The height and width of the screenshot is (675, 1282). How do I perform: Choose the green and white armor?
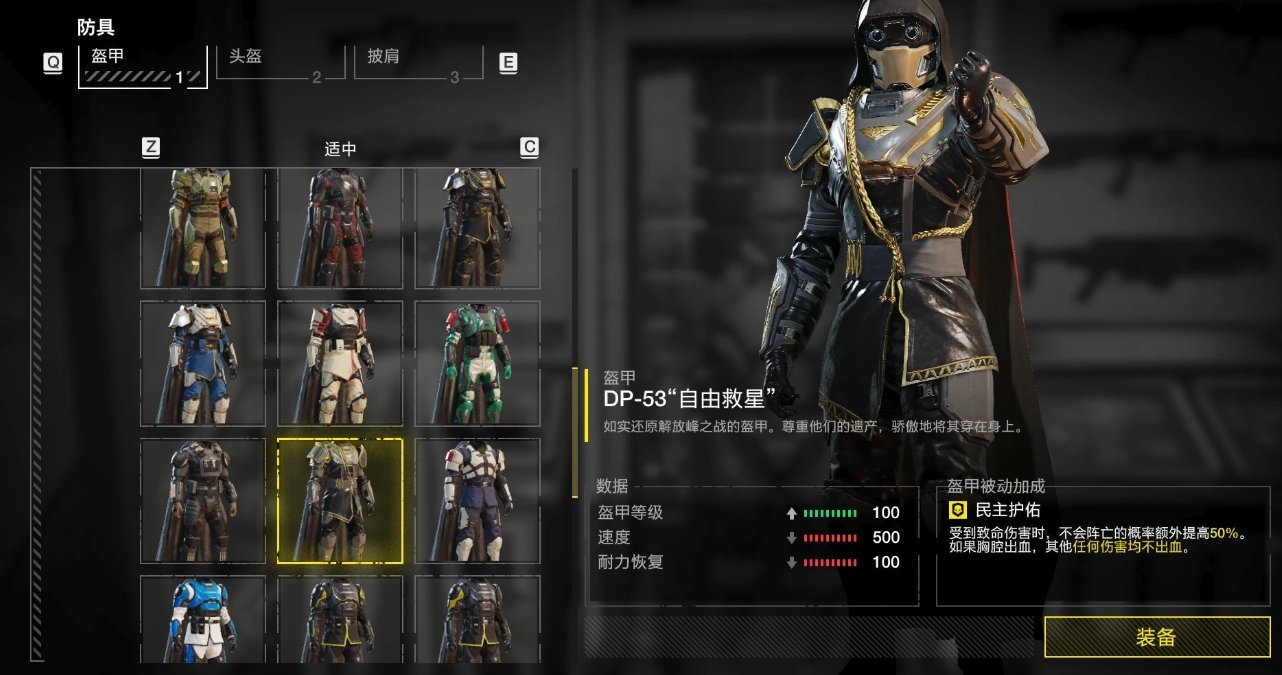point(477,363)
